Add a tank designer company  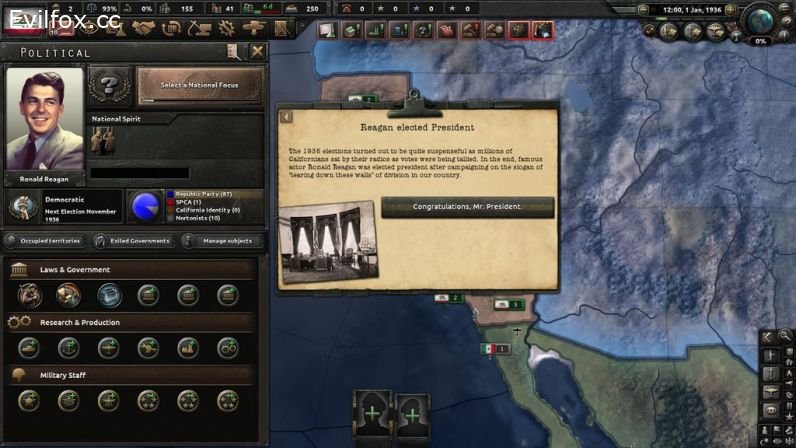pyautogui.click(x=28, y=348)
